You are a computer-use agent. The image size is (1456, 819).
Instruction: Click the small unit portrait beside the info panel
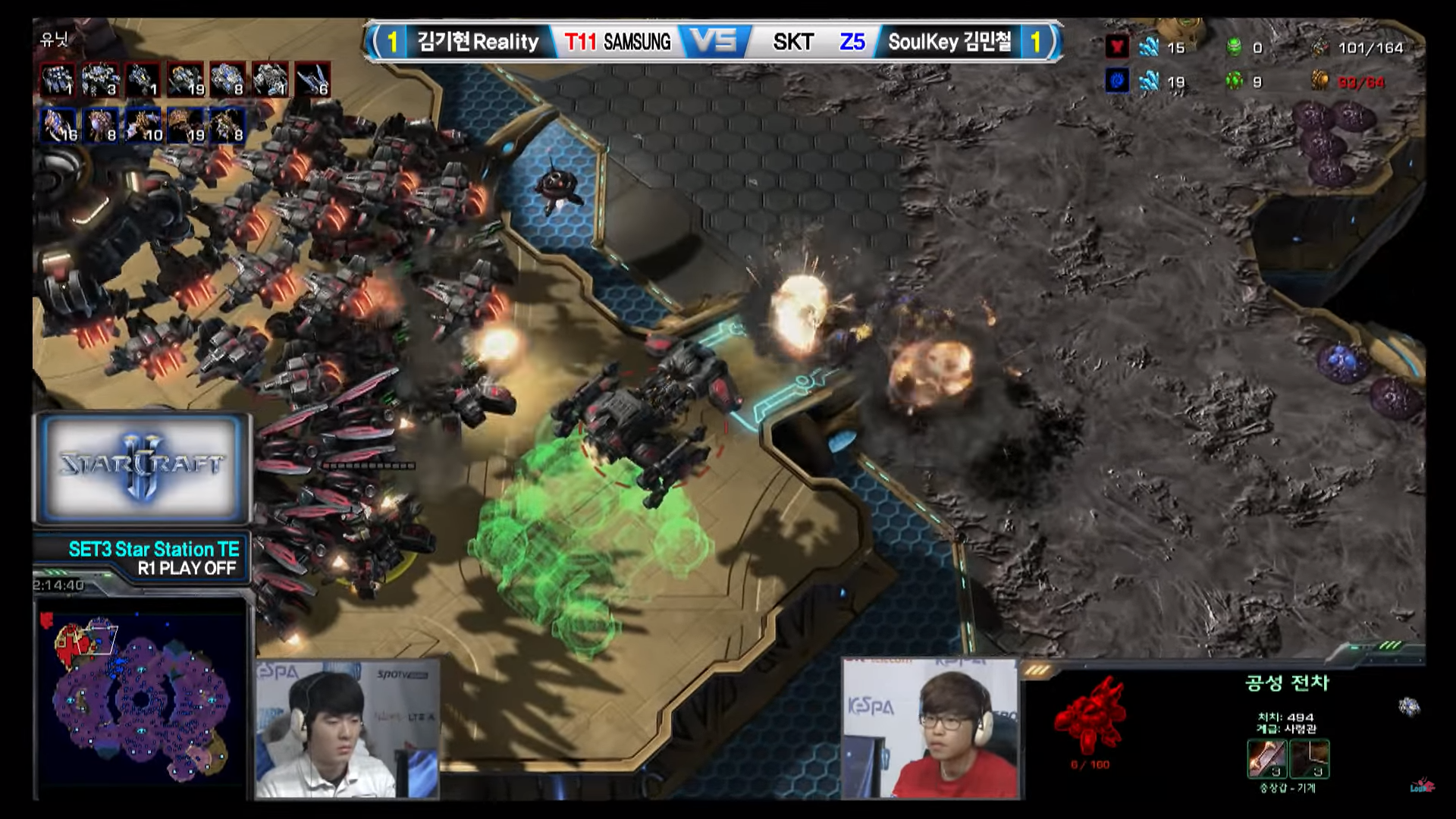1409,707
